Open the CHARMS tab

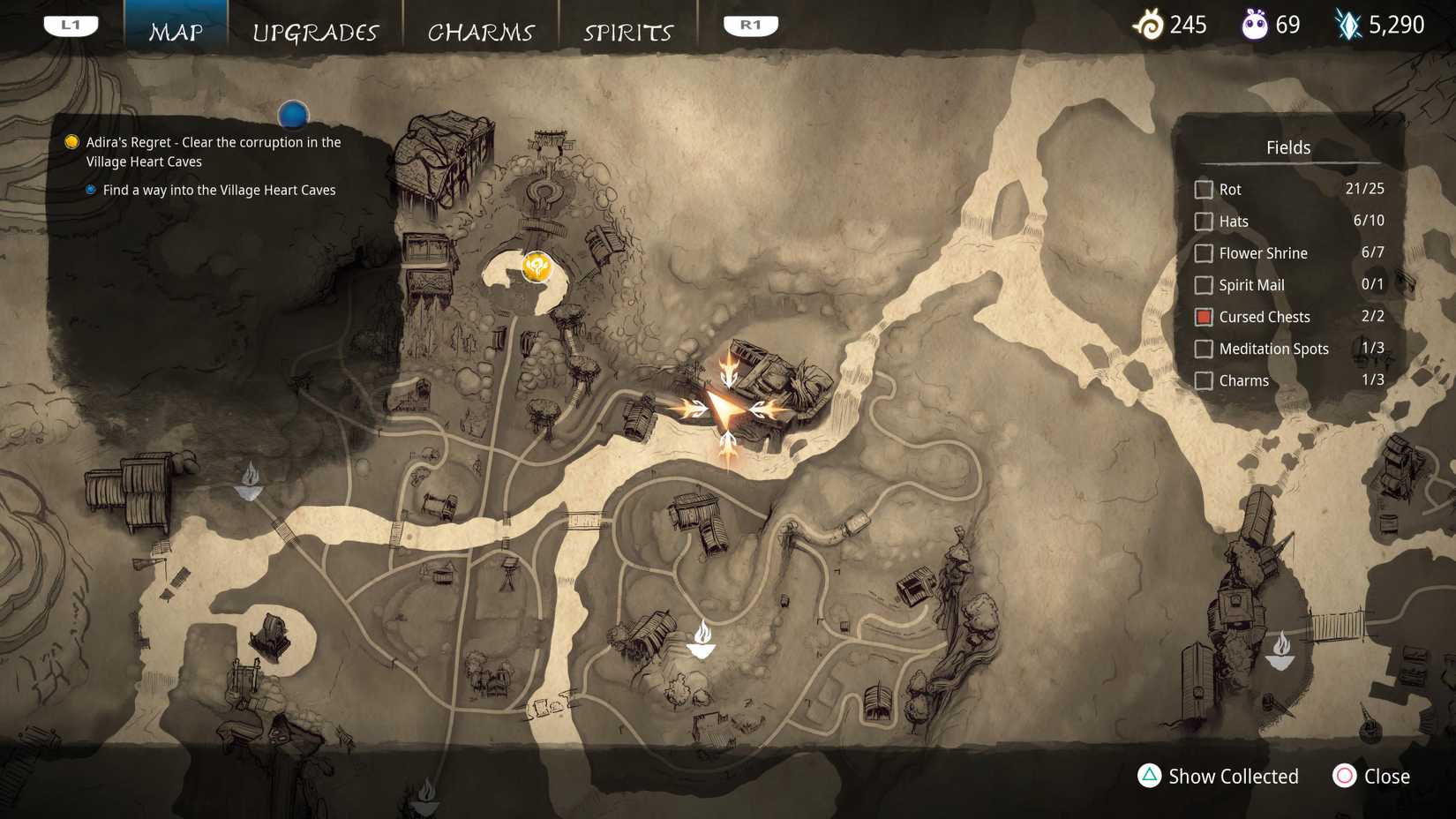(481, 32)
